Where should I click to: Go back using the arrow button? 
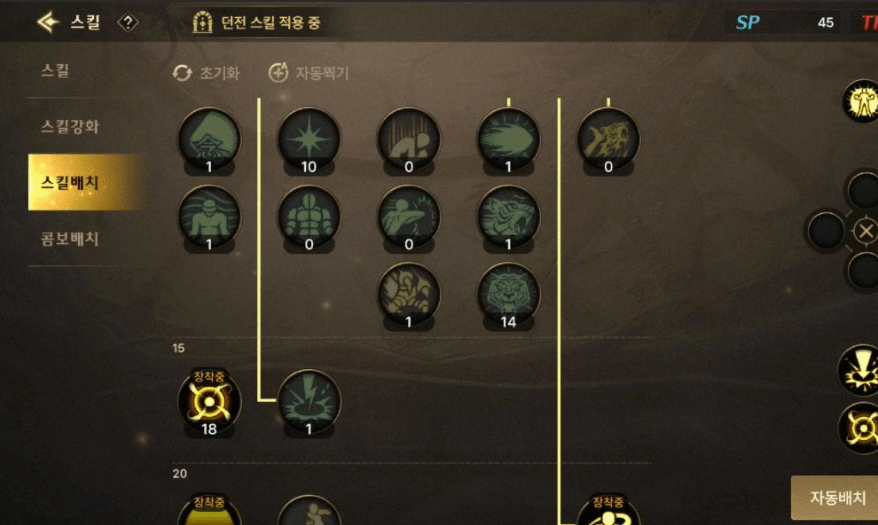pyautogui.click(x=47, y=21)
